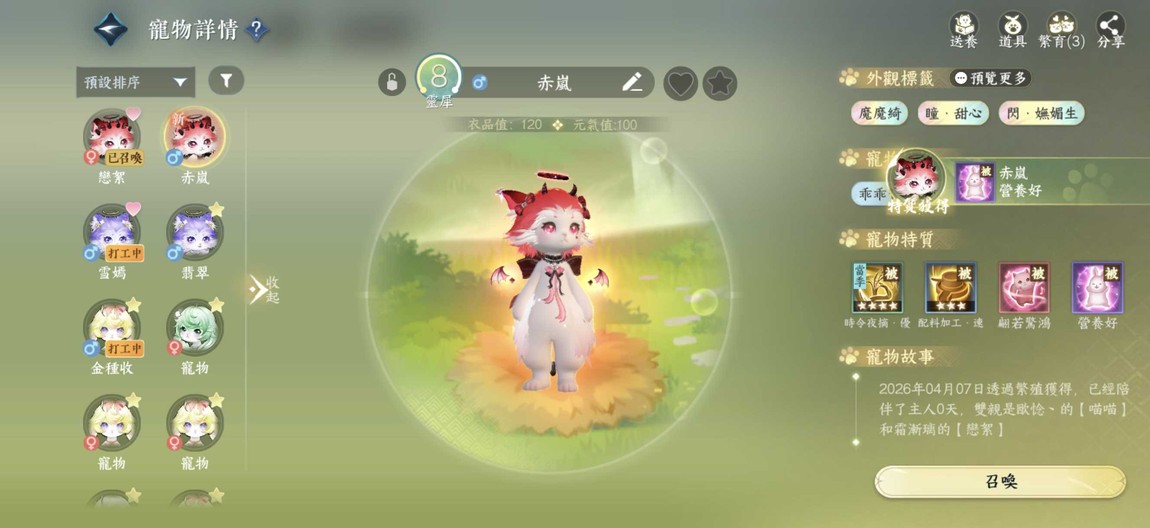Summon the pet with 召喚 button
Image resolution: width=1150 pixels, height=528 pixels.
pos(1000,481)
